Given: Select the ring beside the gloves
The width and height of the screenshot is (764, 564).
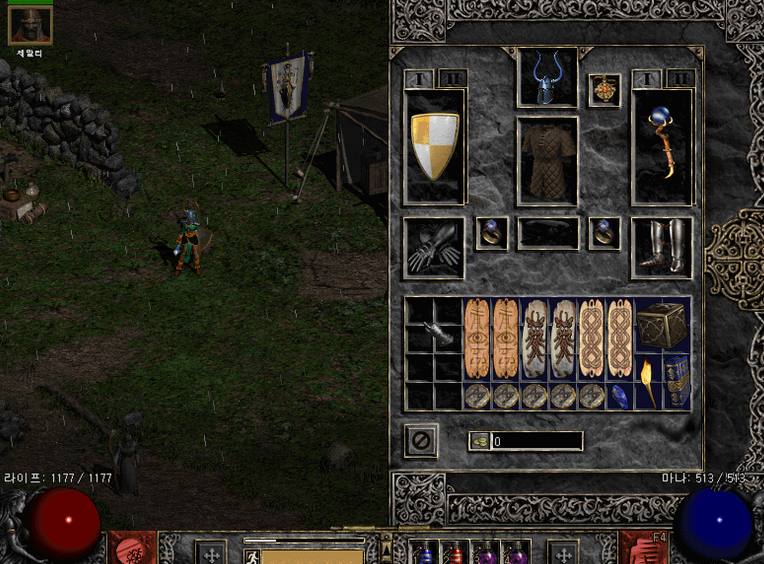Looking at the screenshot, I should coord(490,233).
